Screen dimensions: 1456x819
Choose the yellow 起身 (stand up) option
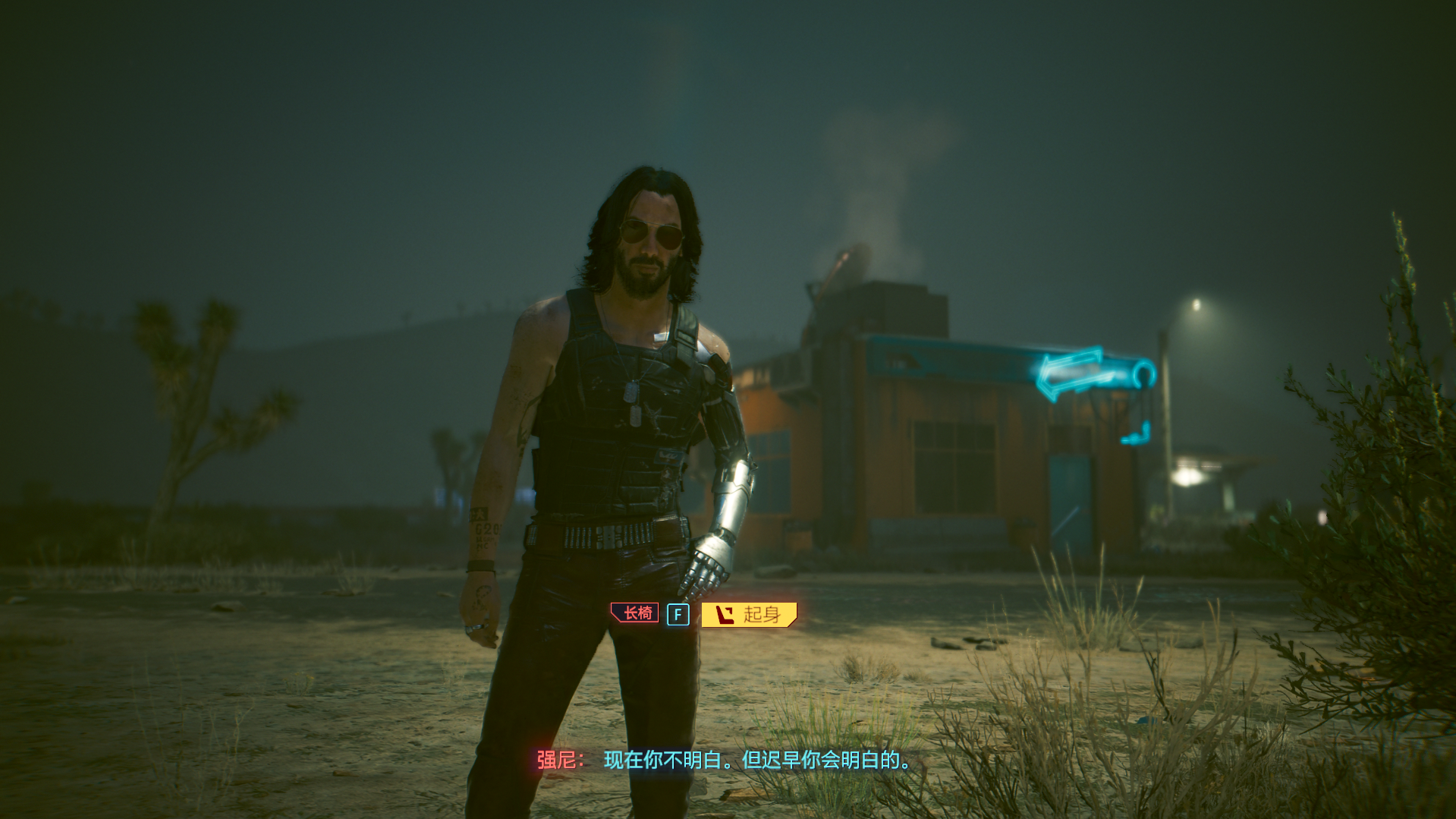point(749,614)
